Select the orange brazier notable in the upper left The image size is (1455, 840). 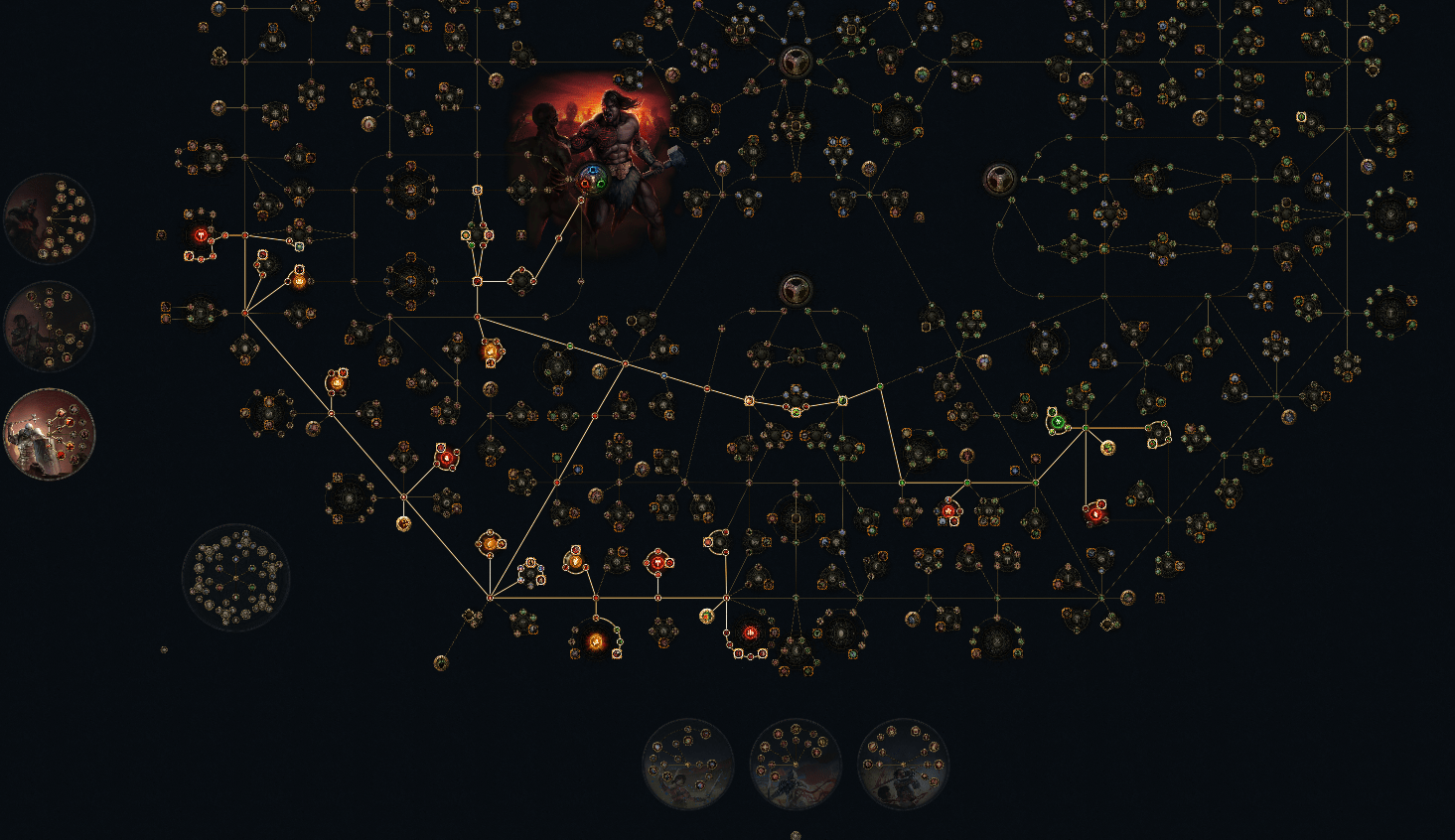pos(299,280)
